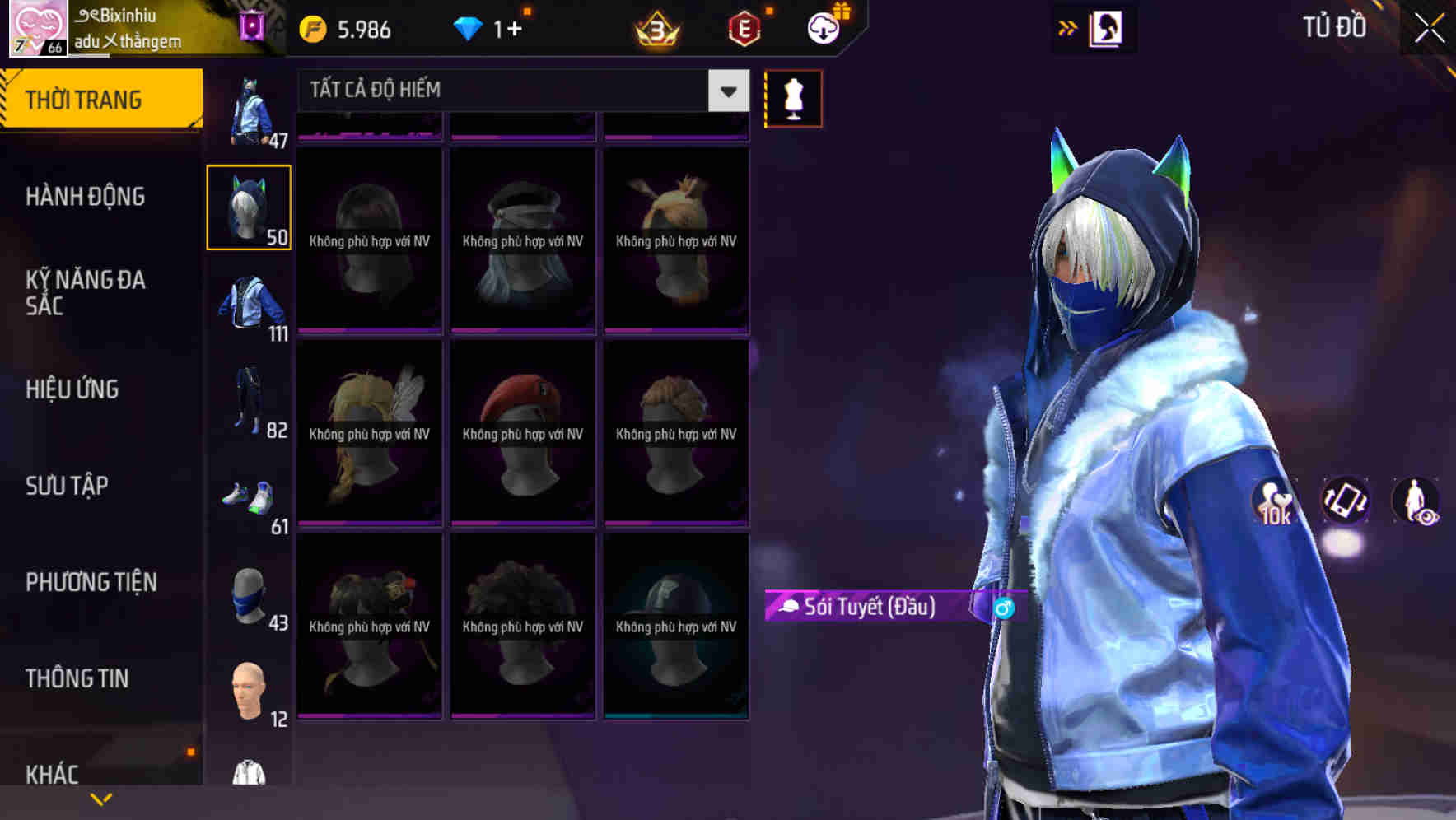Open the SƯU TẬP menu item
This screenshot has height=820, width=1456.
(x=66, y=487)
